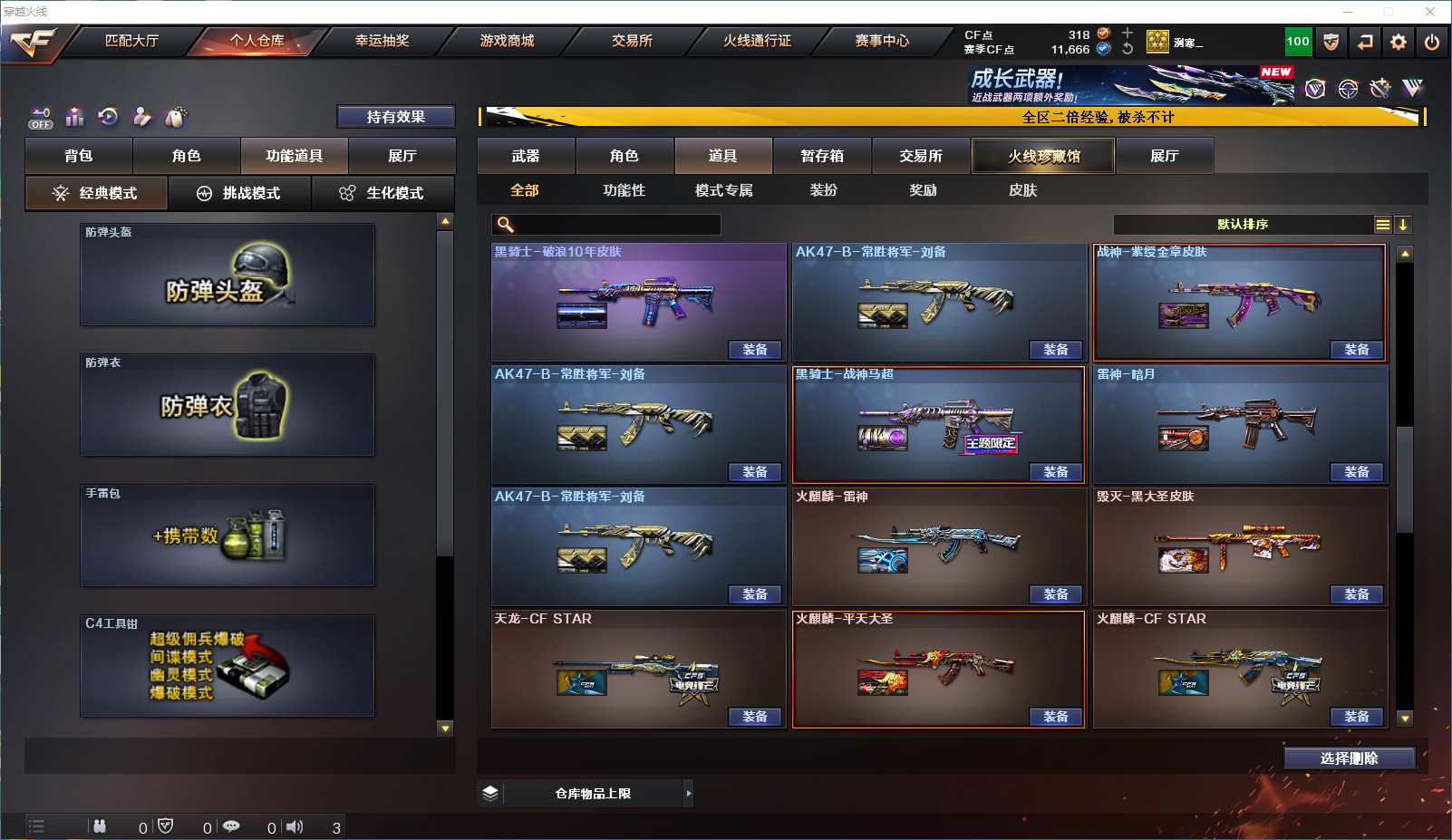This screenshot has width=1452, height=840.
Task: Open the gear settings icon
Action: click(1399, 42)
